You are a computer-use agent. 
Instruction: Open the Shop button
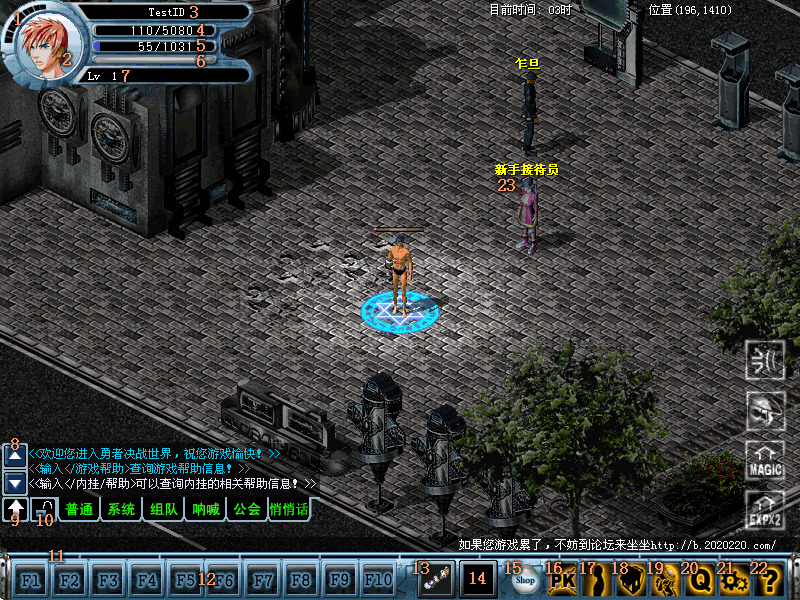click(524, 580)
